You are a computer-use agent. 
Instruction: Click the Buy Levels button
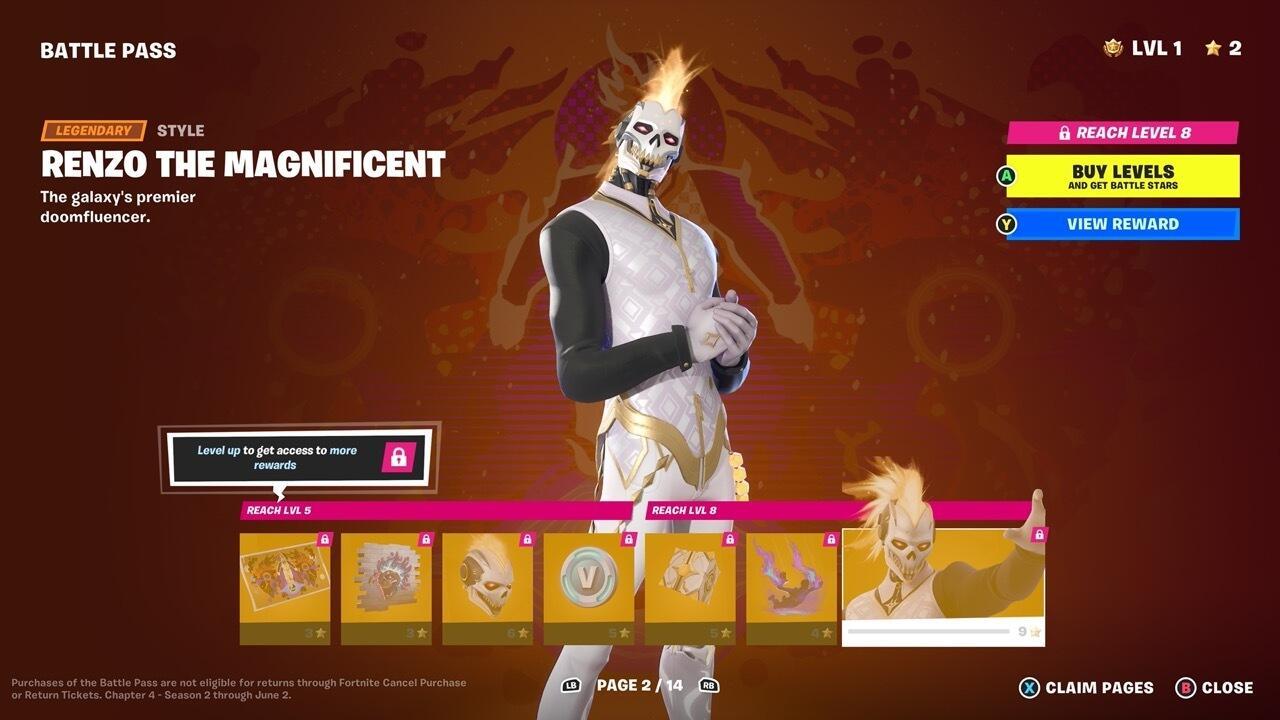point(1123,176)
